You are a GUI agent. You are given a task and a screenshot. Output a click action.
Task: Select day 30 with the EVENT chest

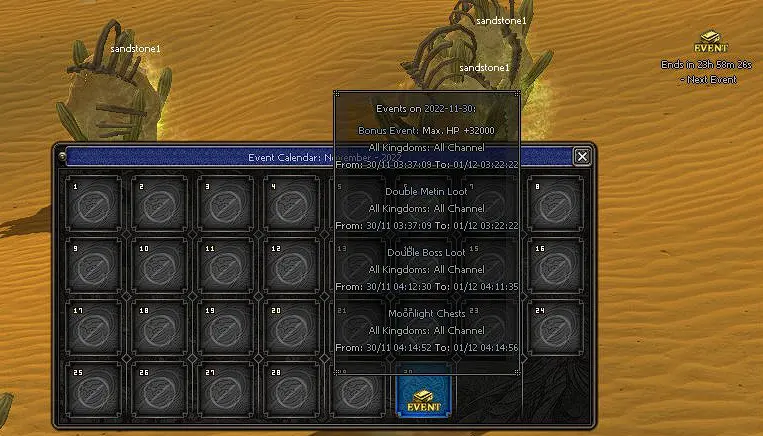coord(424,391)
